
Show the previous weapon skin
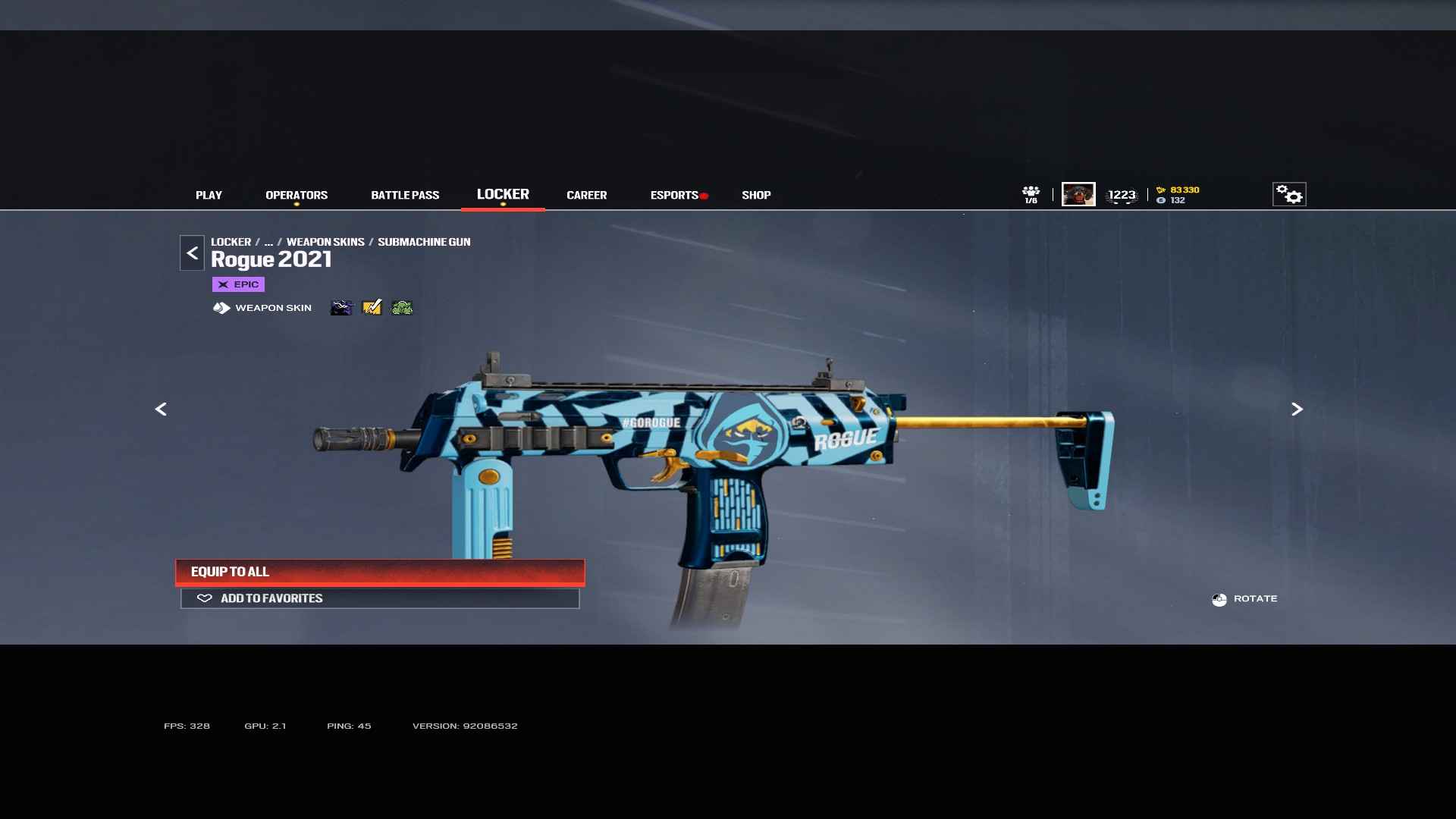coord(161,409)
